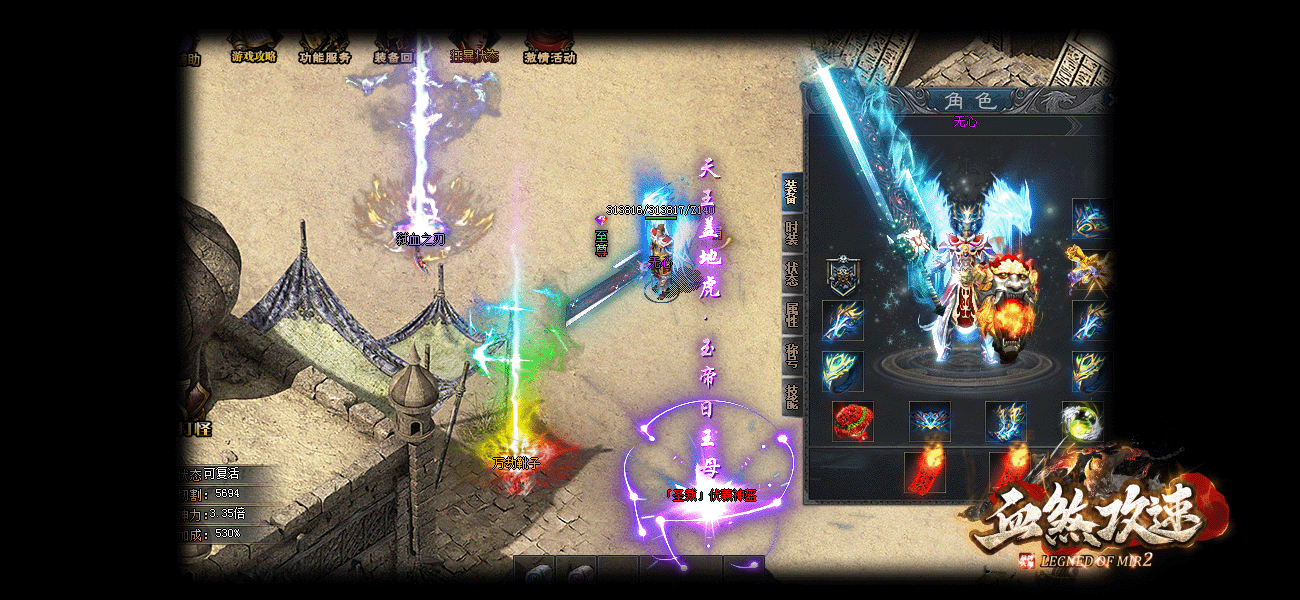Switch to the 技能 skills tab
1300x600 pixels.
pos(791,398)
